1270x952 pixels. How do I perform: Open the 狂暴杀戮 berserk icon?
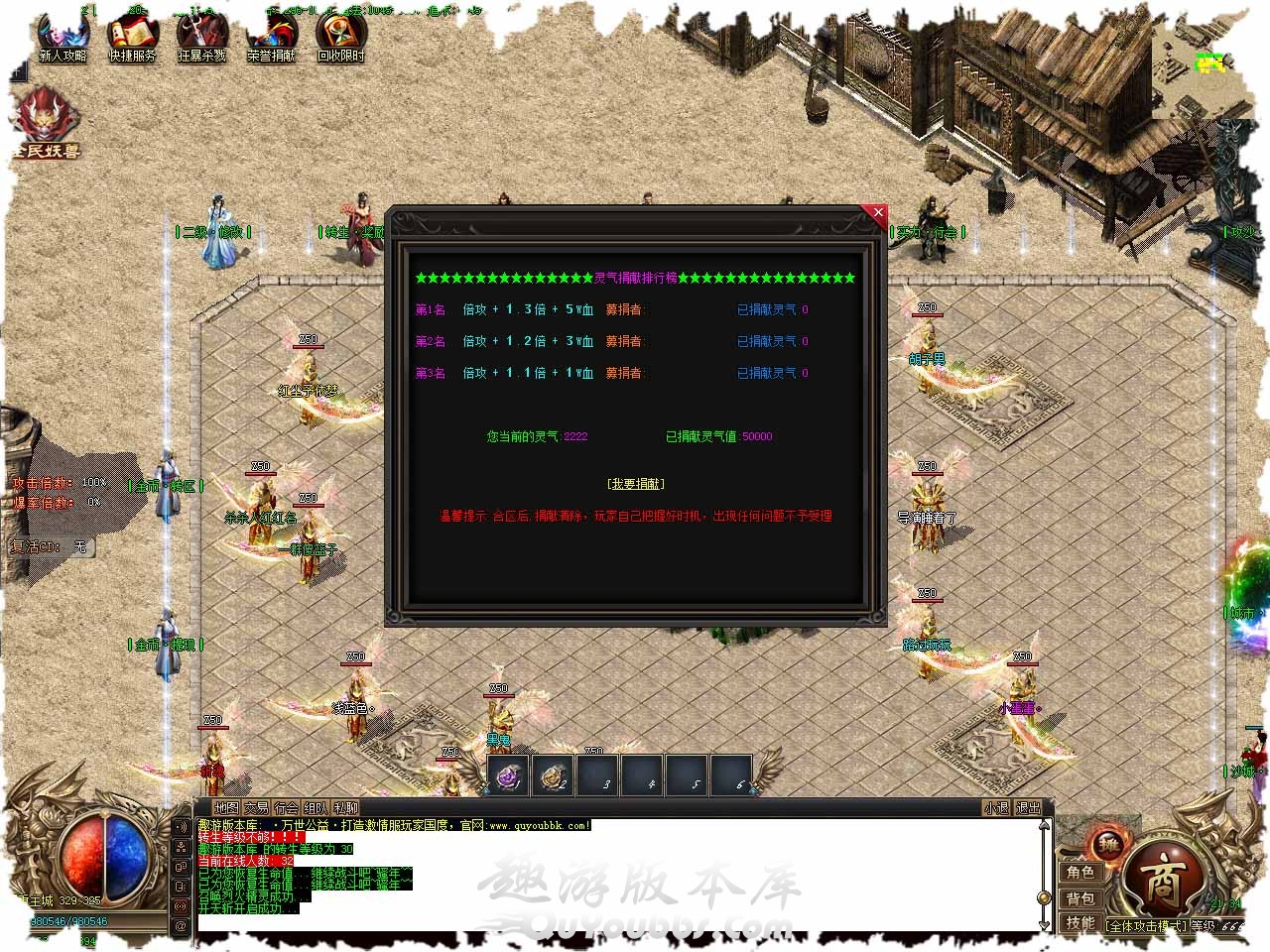202,38
